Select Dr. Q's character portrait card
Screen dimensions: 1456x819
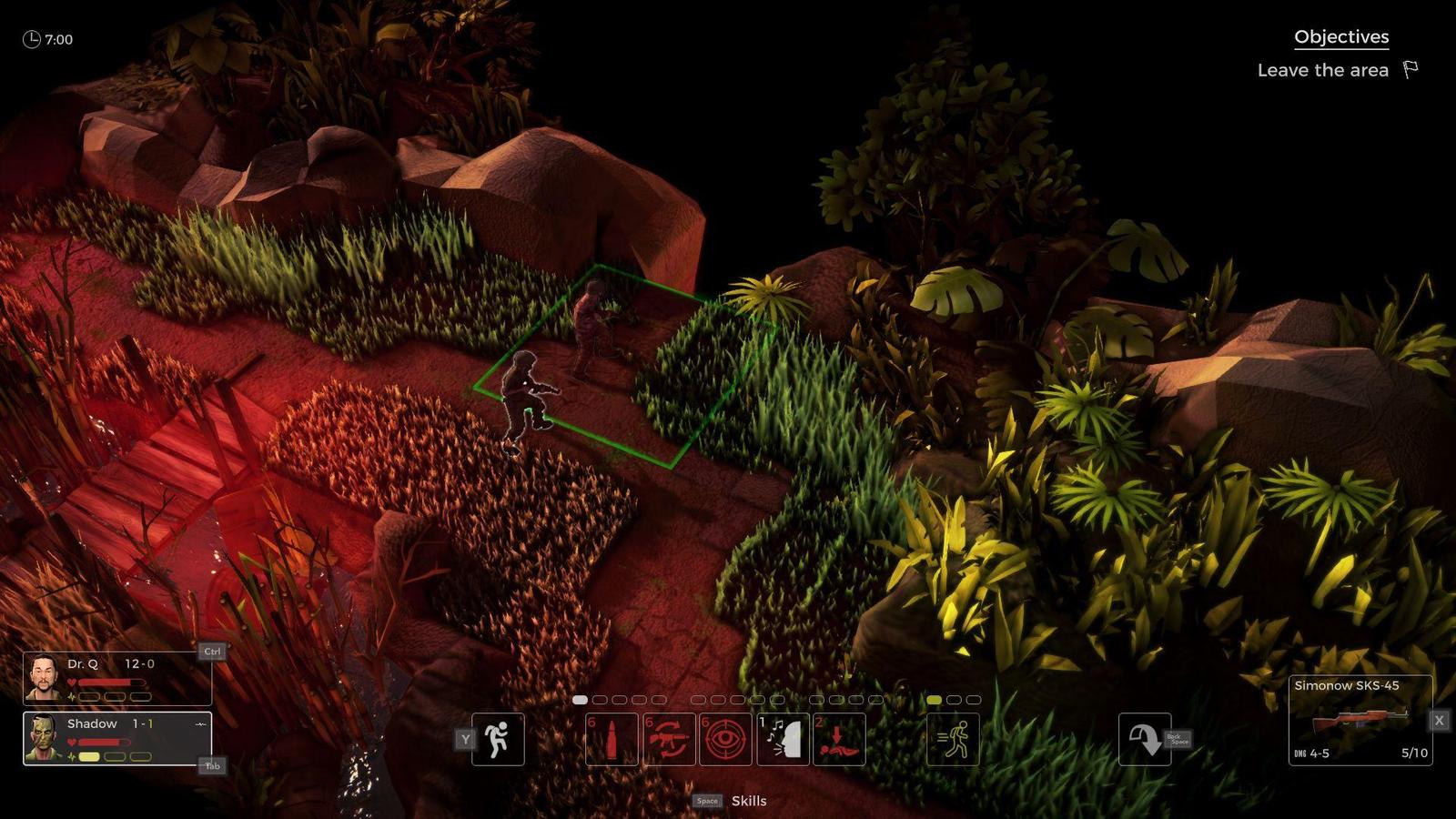[116, 678]
